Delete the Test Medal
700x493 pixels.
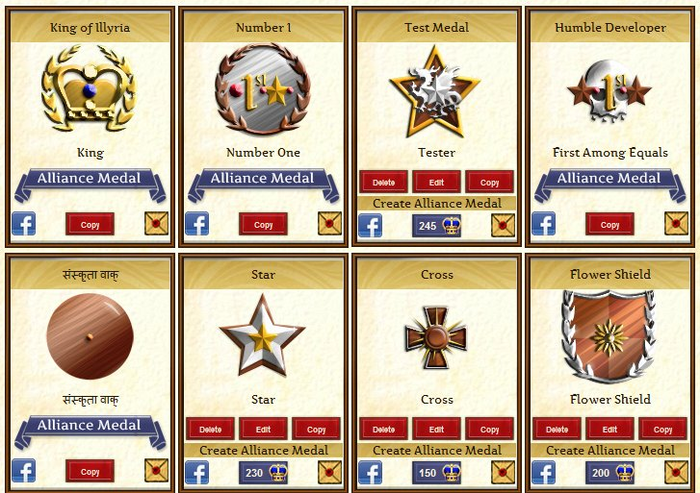click(384, 183)
